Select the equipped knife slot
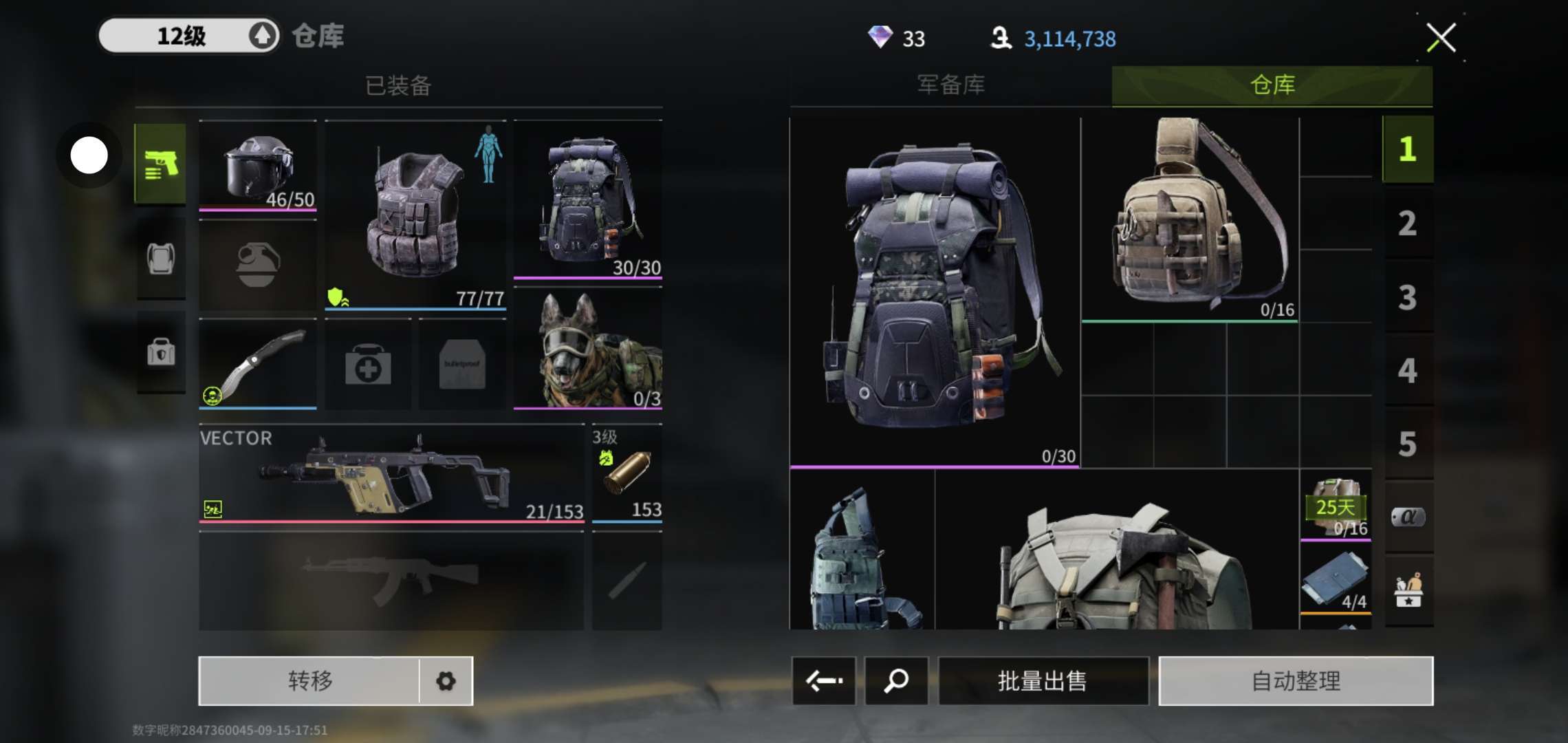1568x743 pixels. click(258, 365)
